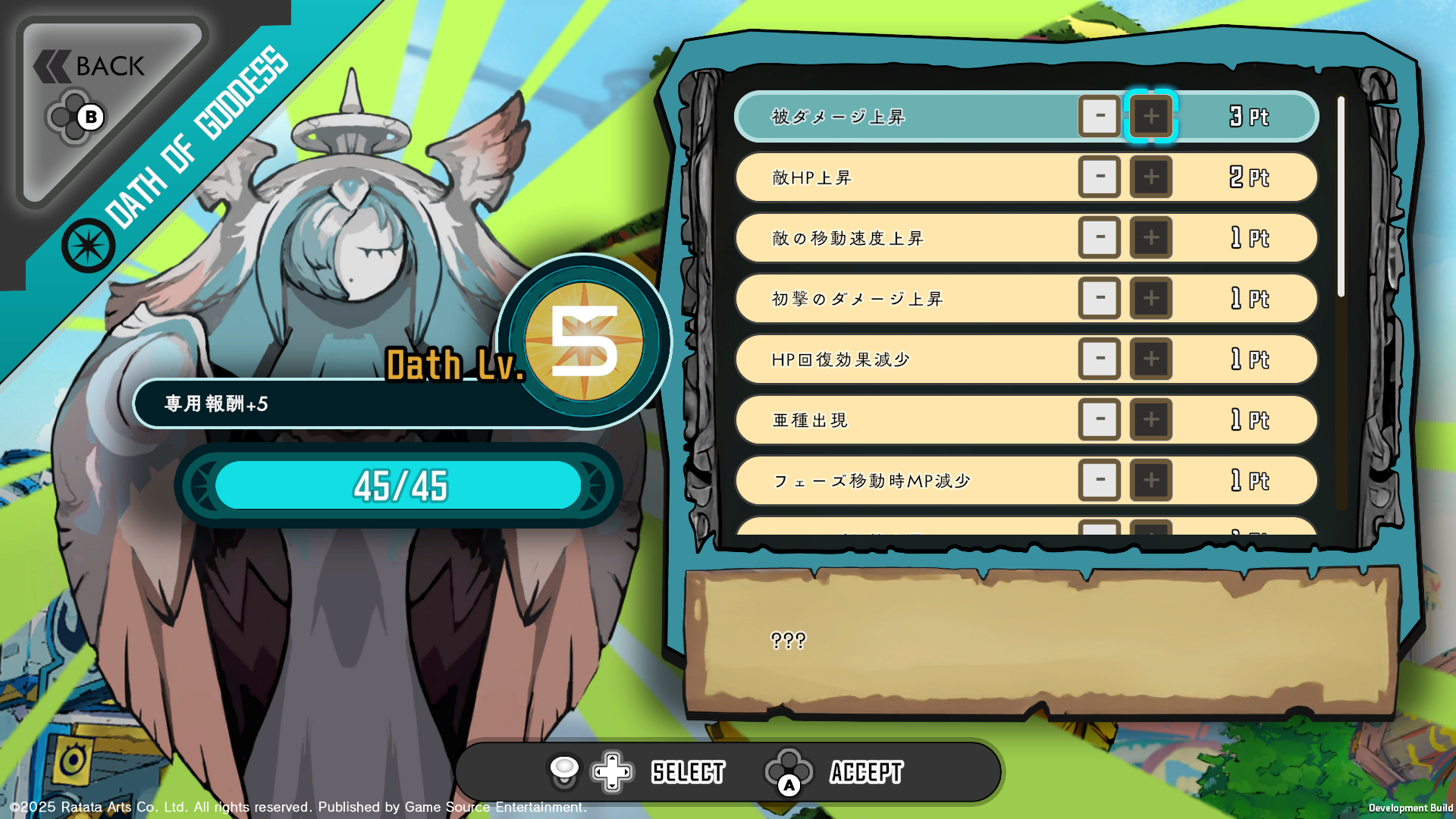Click the minus icon for 被ダメージ上昇
Viewport: 1456px width, 819px height.
click(1099, 116)
